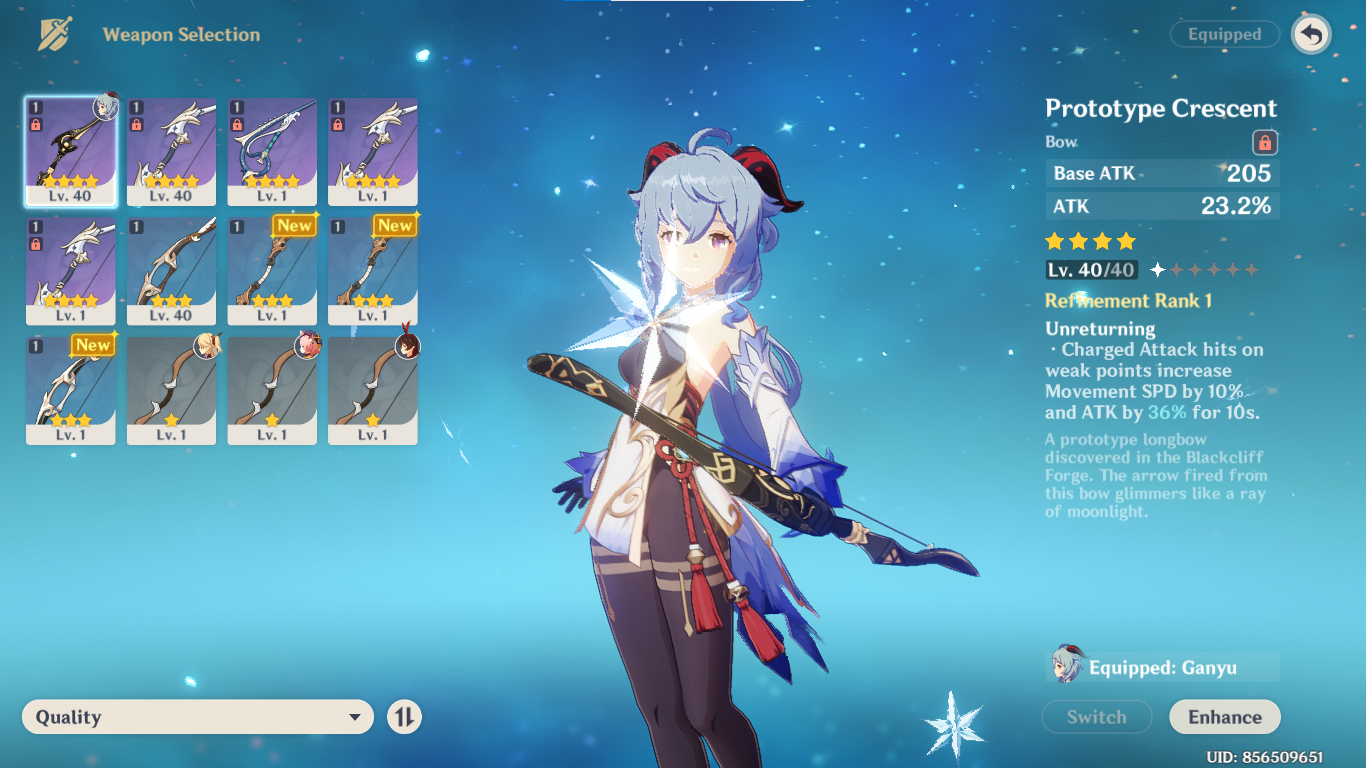The image size is (1366, 768).
Task: Choose the white four-star bow at Lv. 40
Action: [171, 151]
